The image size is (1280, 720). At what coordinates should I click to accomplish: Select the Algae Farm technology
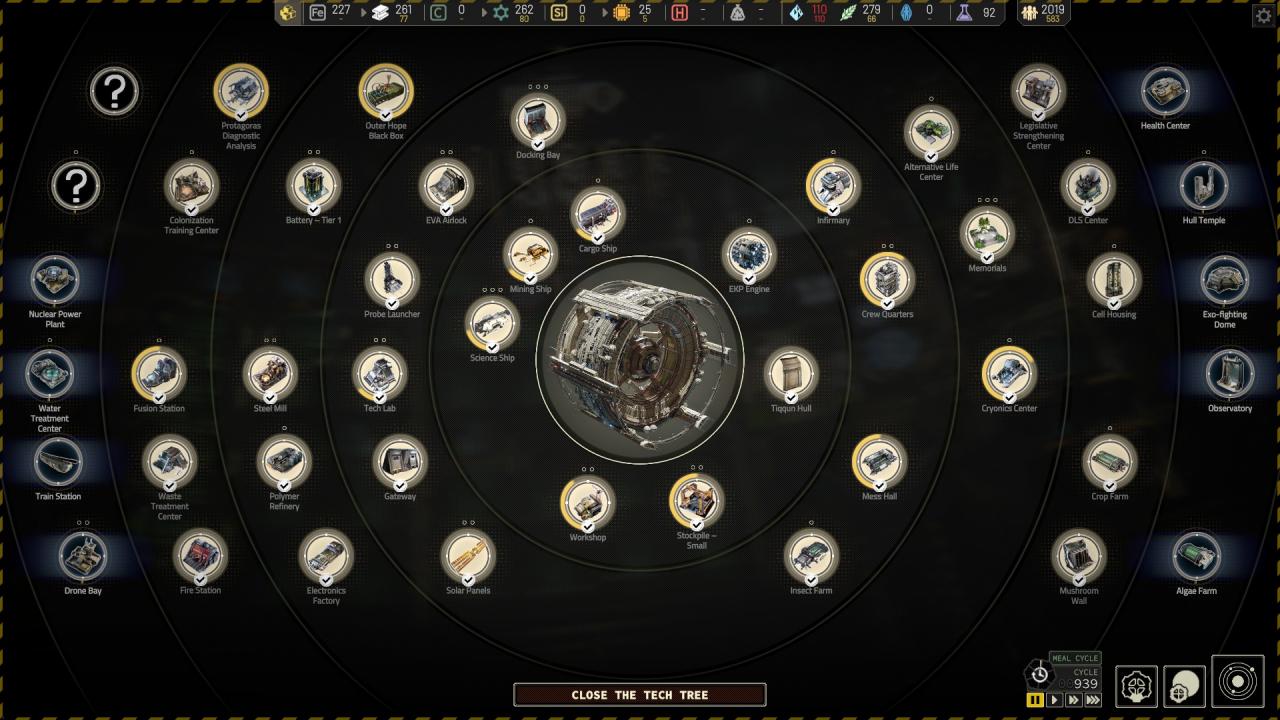pyautogui.click(x=1196, y=556)
